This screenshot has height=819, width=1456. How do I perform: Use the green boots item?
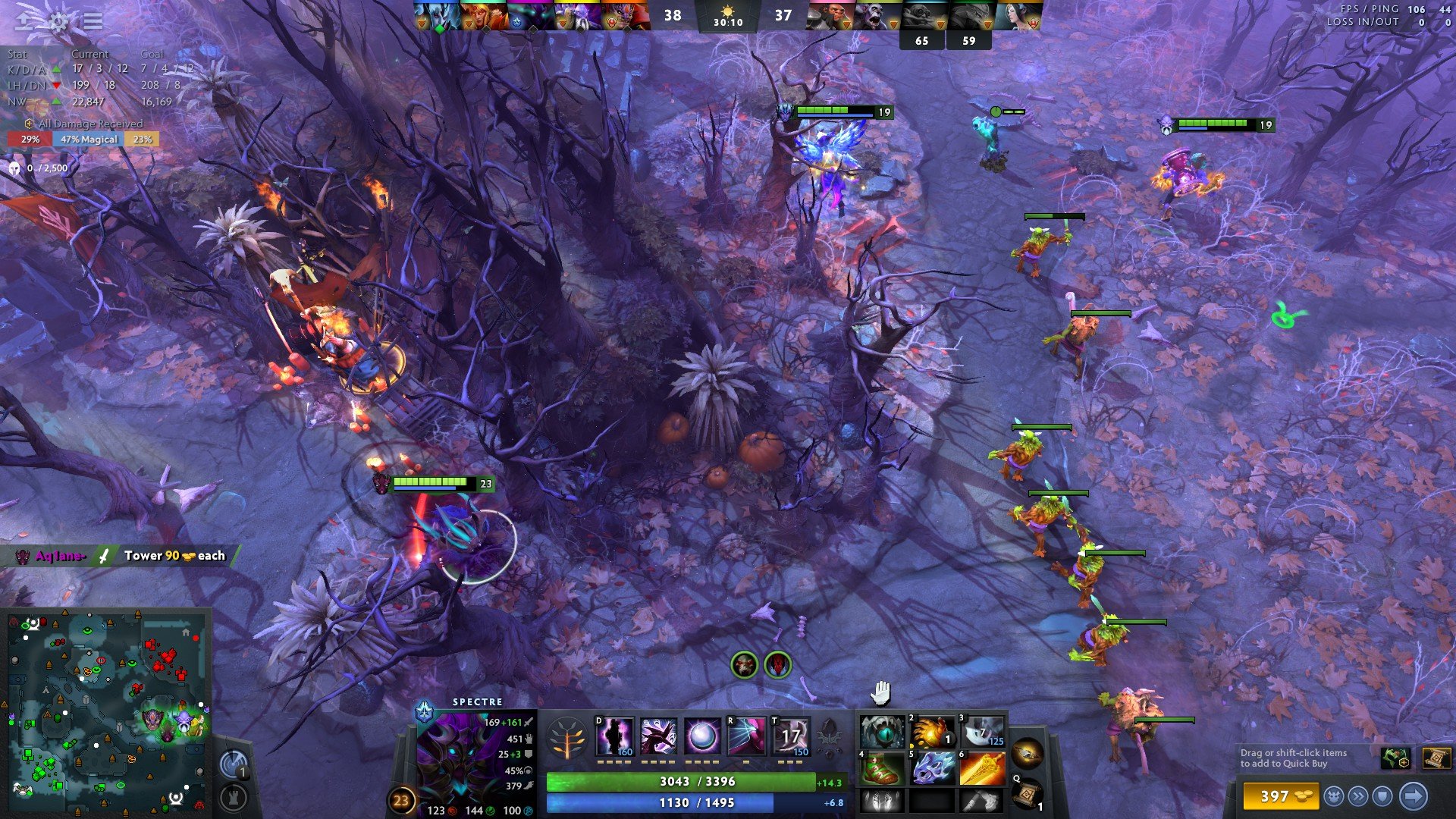tap(882, 768)
